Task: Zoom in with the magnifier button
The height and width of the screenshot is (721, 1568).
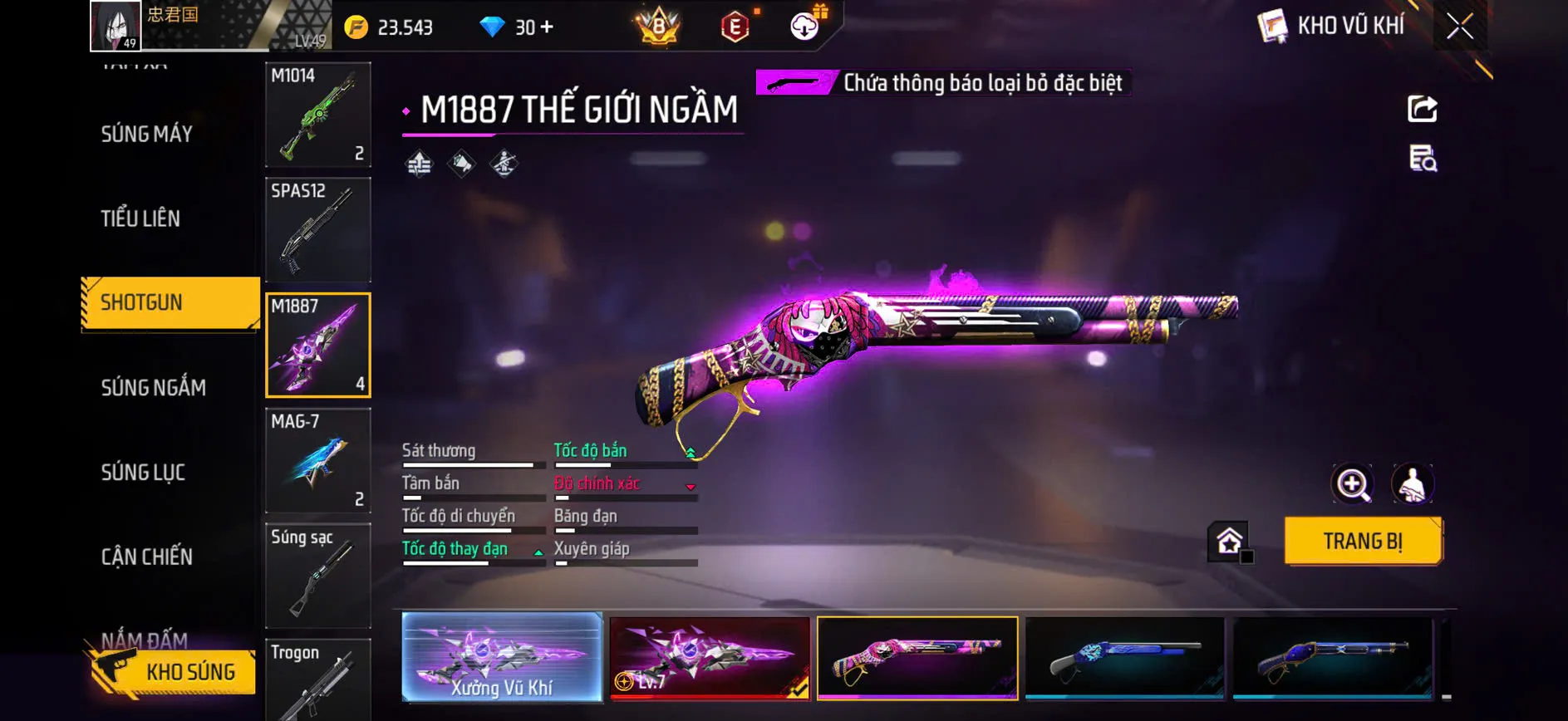Action: pos(1352,484)
